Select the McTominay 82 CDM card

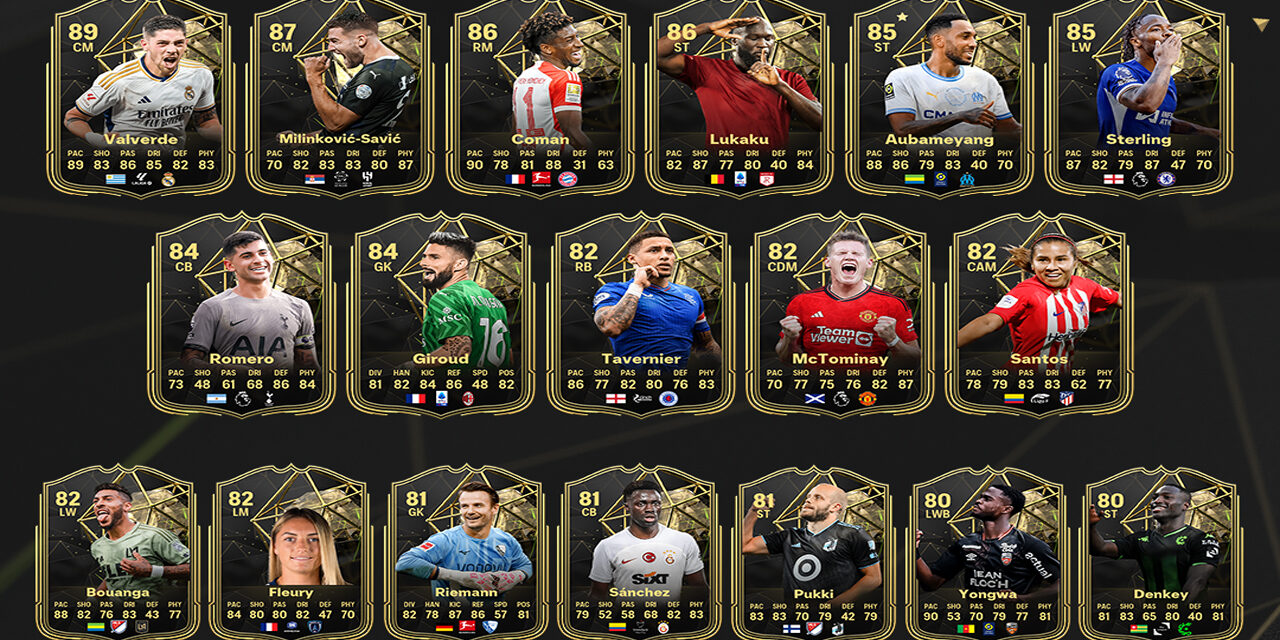click(840, 314)
